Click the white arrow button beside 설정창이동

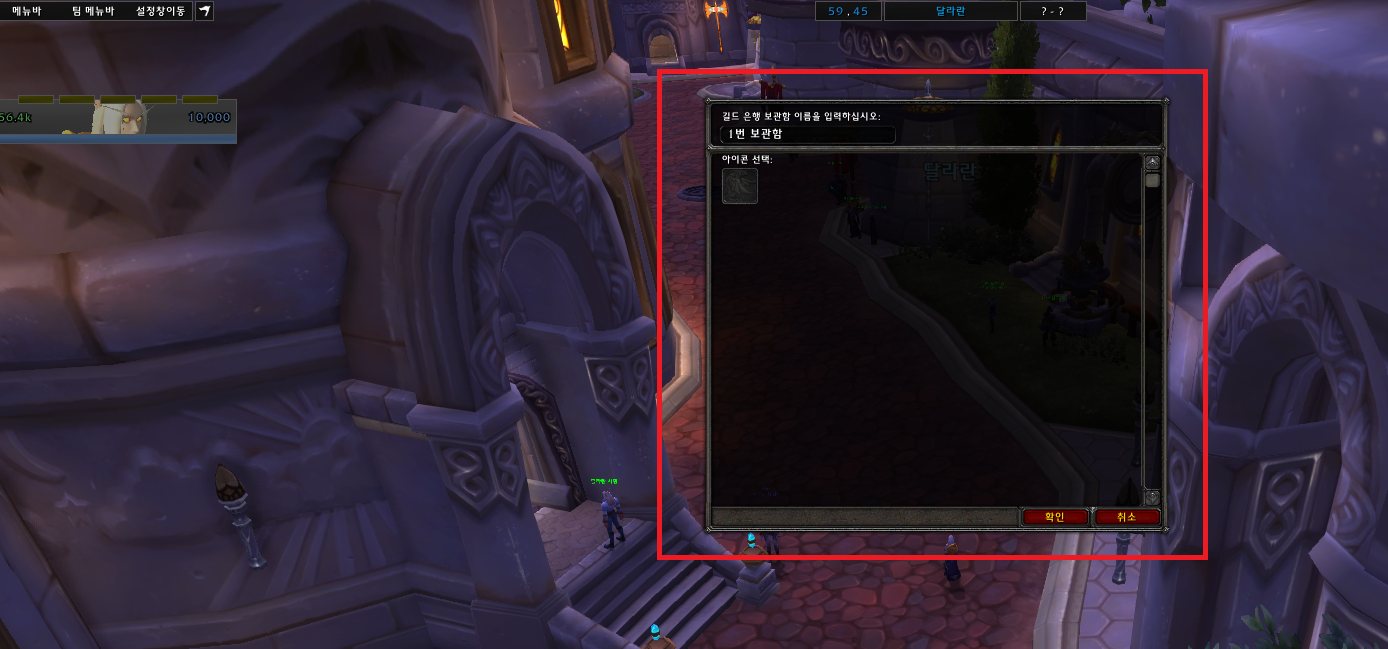[x=204, y=12]
